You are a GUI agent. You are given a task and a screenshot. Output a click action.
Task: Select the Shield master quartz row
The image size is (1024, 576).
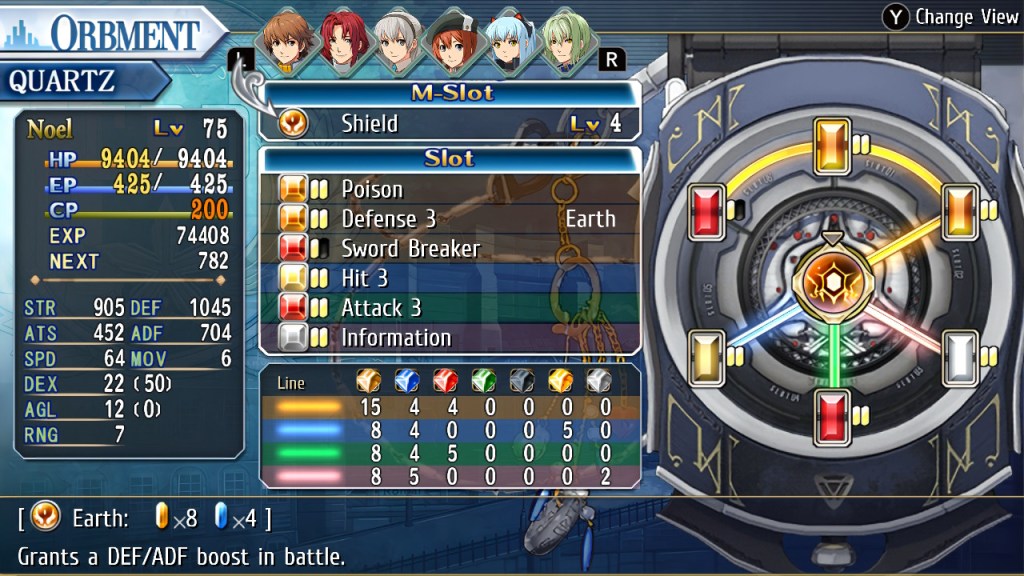[450, 124]
